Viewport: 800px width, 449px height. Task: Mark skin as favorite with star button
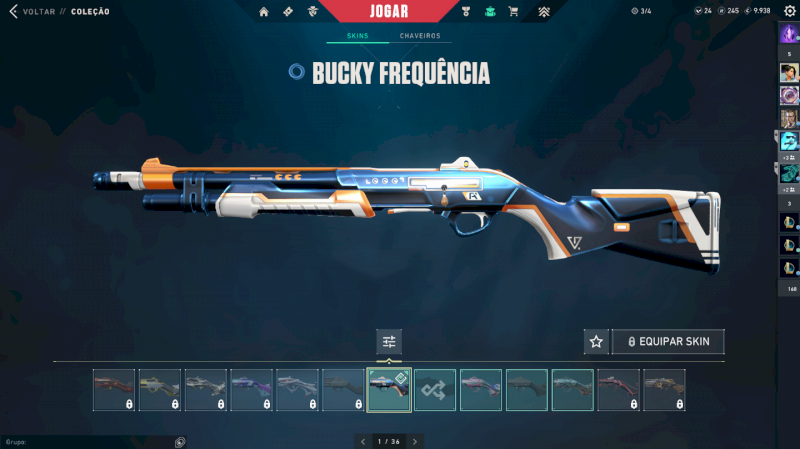coord(596,342)
